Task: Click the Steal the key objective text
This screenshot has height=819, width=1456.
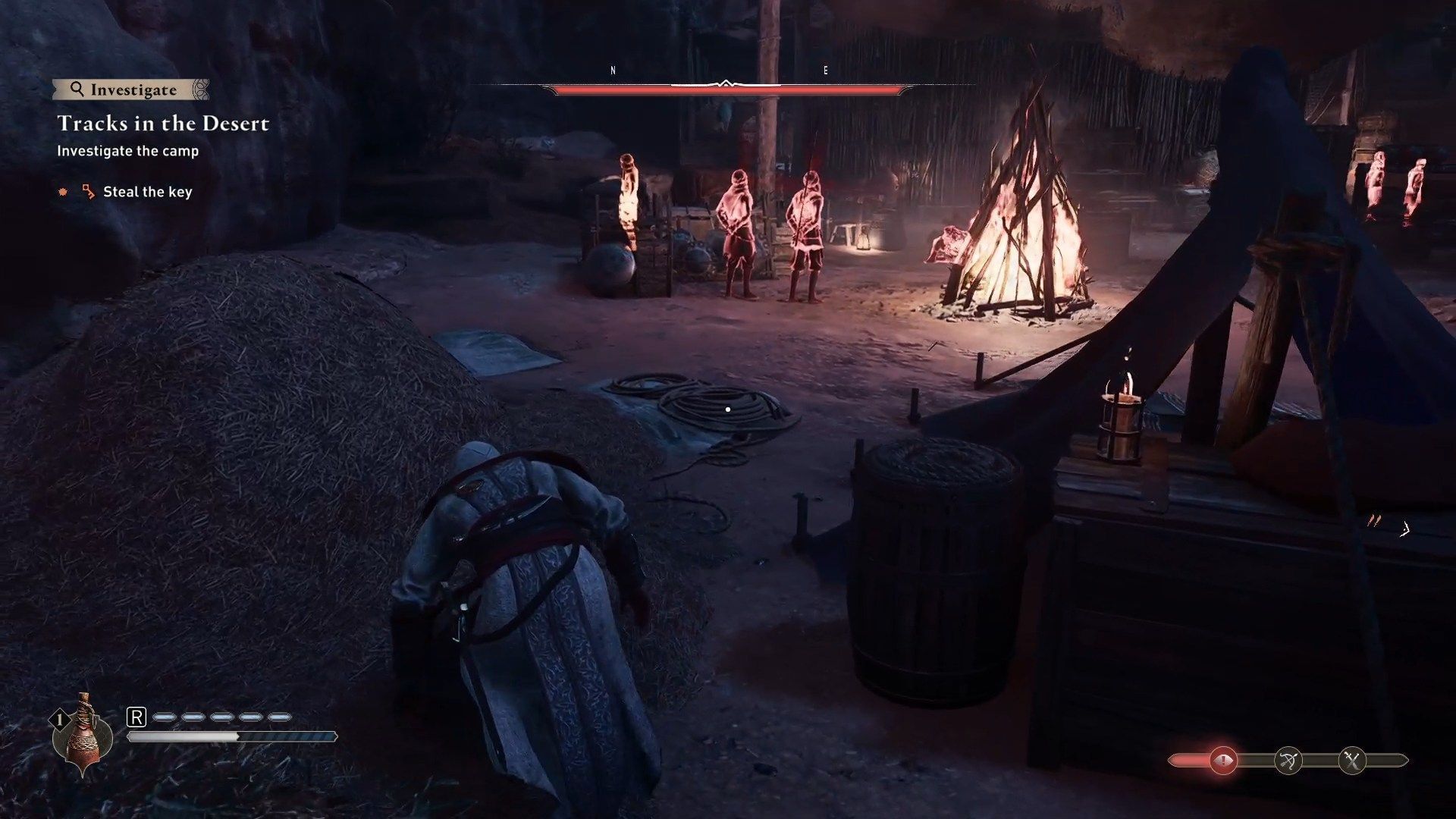Action: (147, 192)
